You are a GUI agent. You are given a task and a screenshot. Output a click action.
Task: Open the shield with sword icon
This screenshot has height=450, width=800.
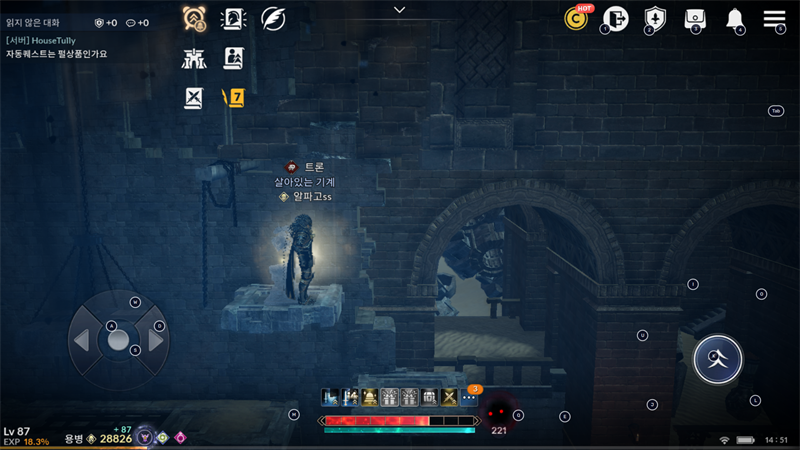click(655, 18)
